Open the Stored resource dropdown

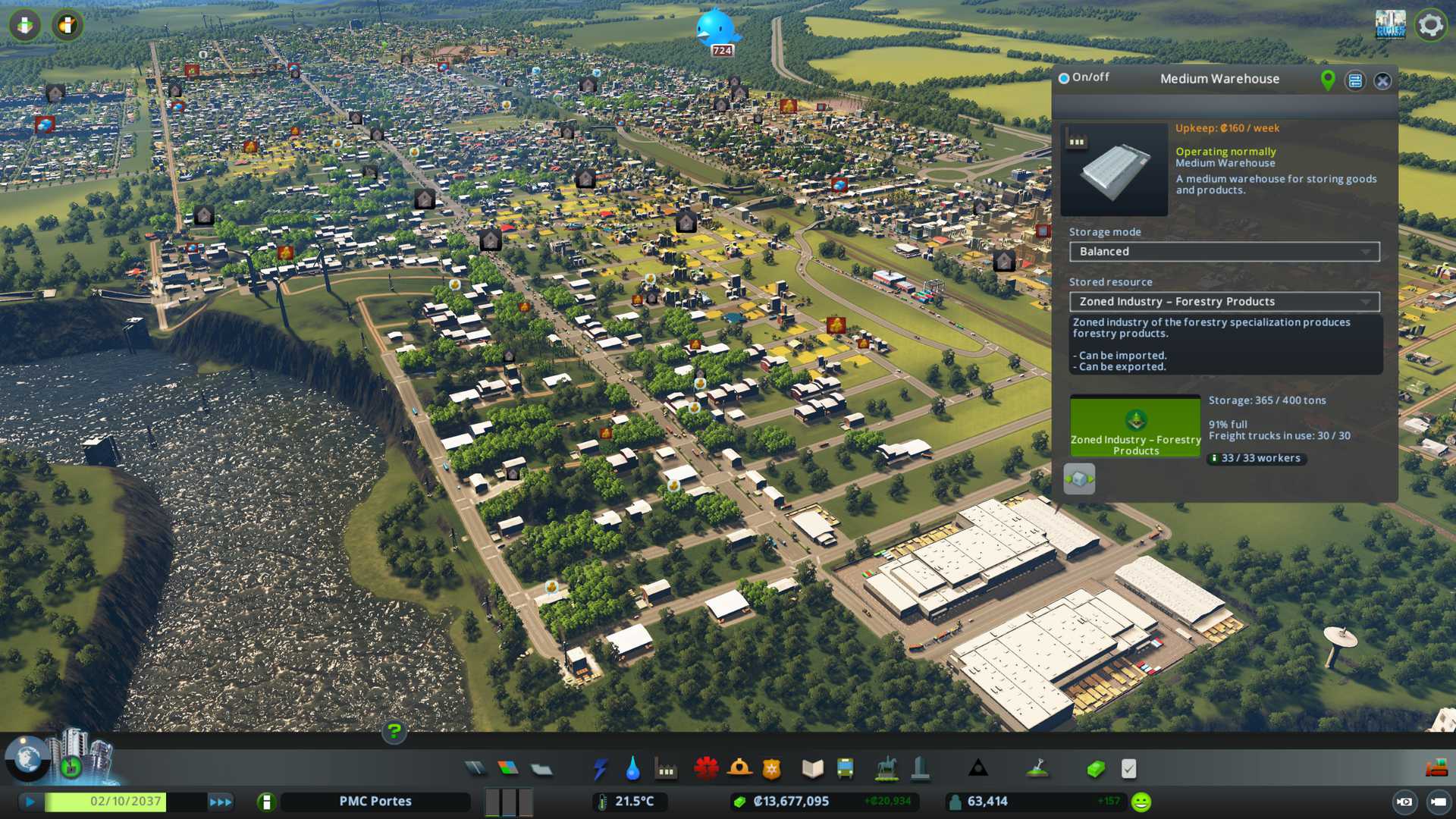[1224, 302]
